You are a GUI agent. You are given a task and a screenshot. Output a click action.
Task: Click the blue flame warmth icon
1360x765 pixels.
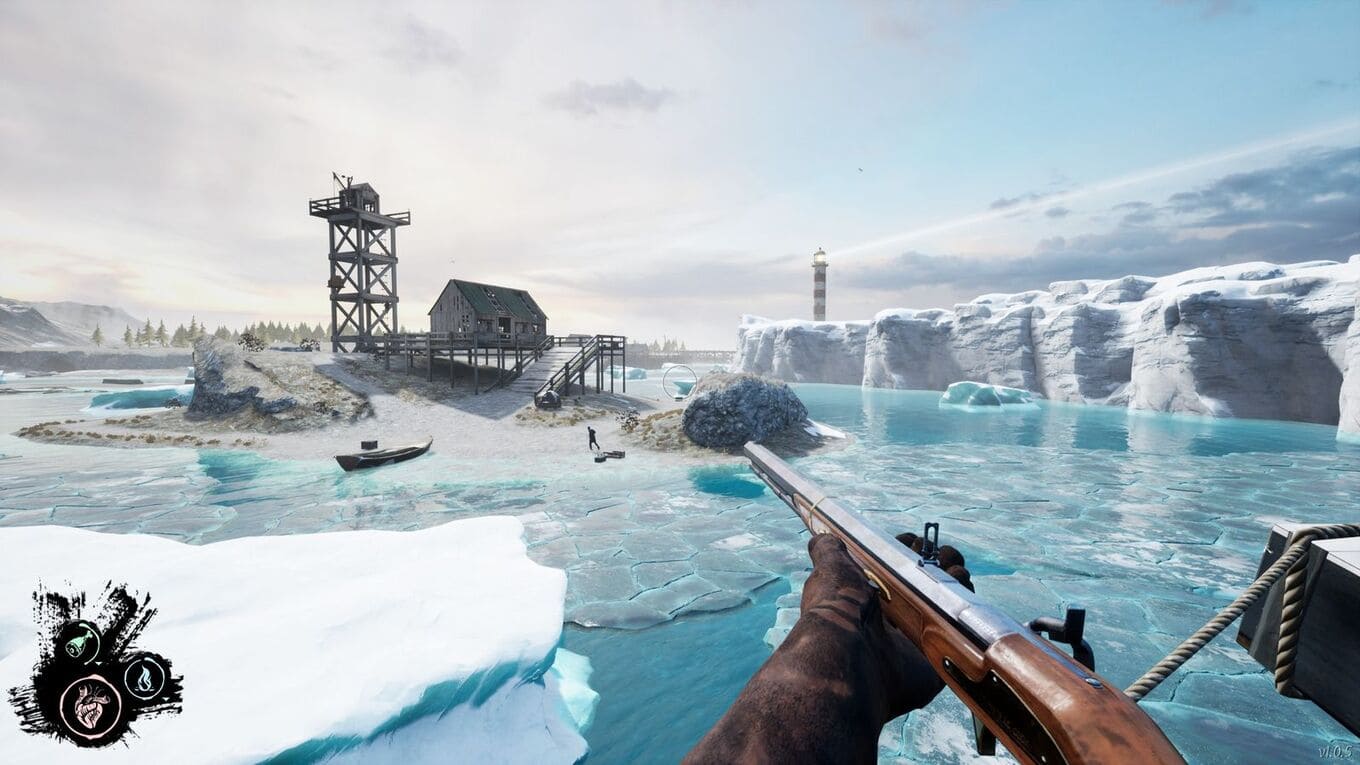point(145,678)
